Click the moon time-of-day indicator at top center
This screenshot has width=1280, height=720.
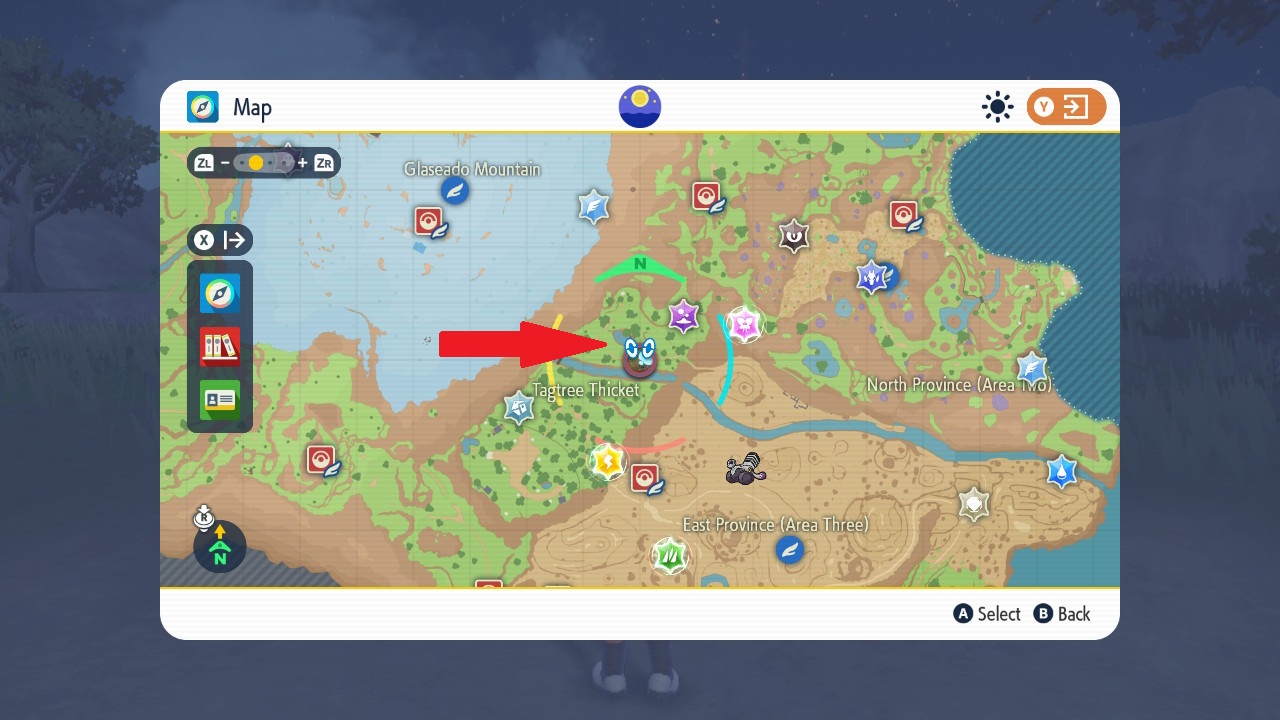tap(639, 105)
